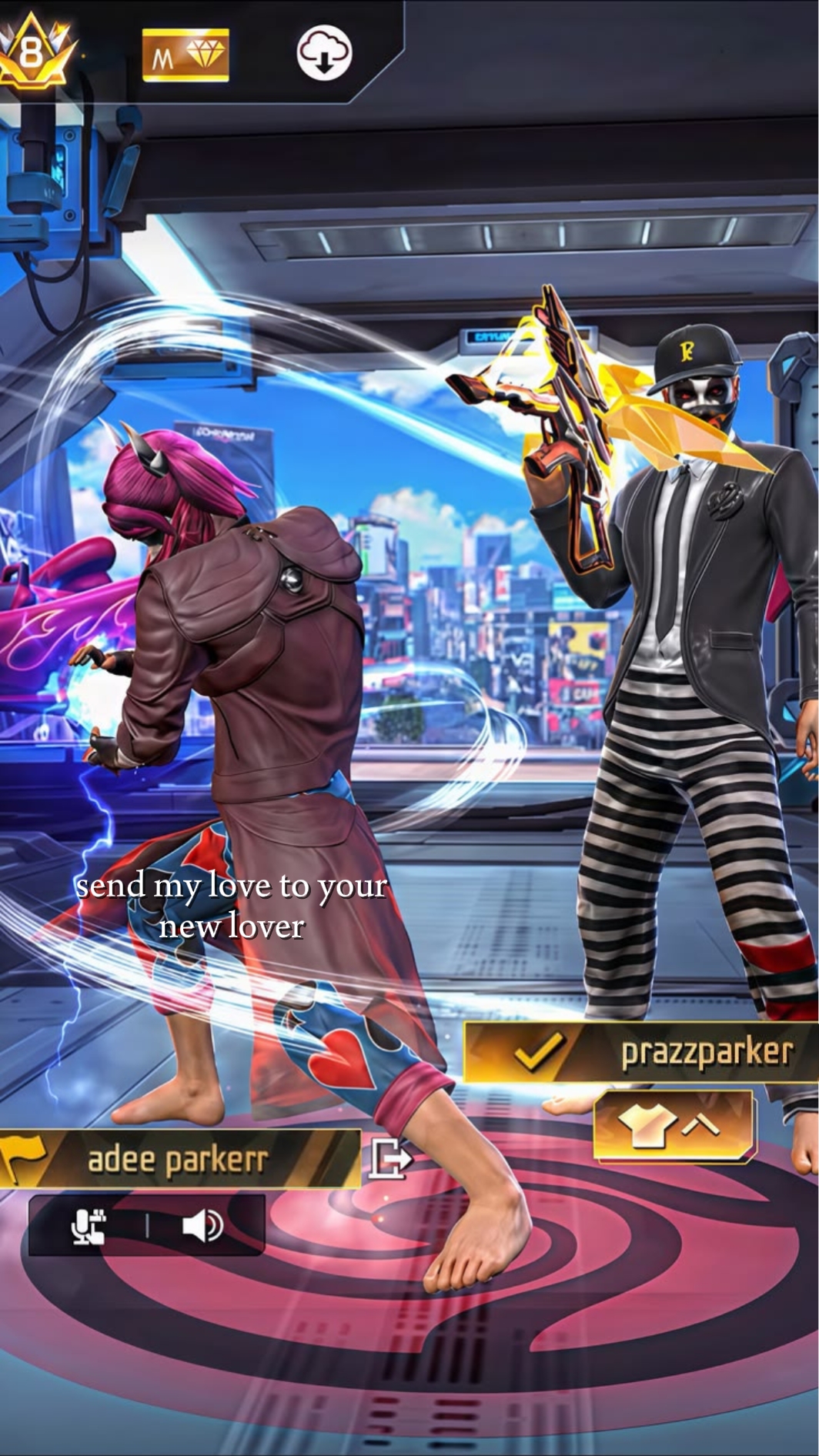
Task: Toggle the speaker sound icon
Action: 202,1226
